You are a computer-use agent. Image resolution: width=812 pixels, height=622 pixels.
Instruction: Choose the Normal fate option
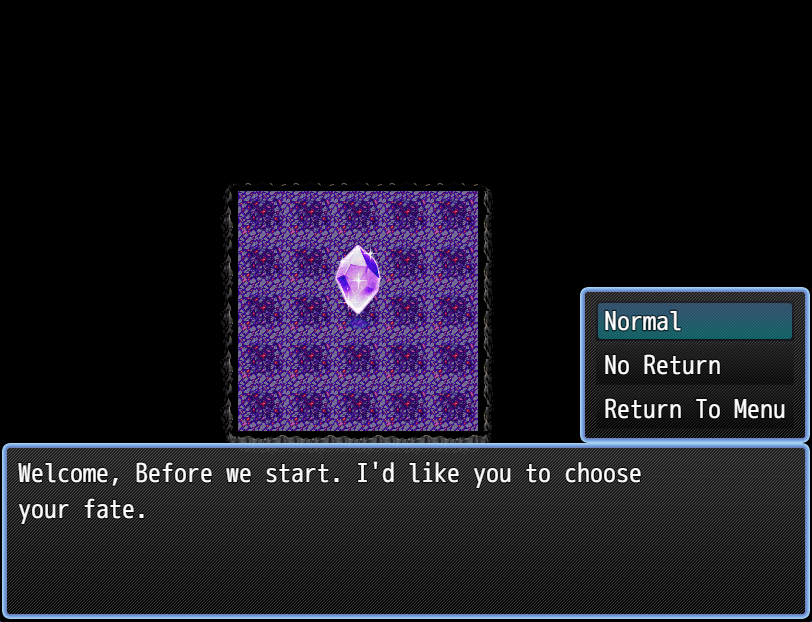(x=694, y=322)
